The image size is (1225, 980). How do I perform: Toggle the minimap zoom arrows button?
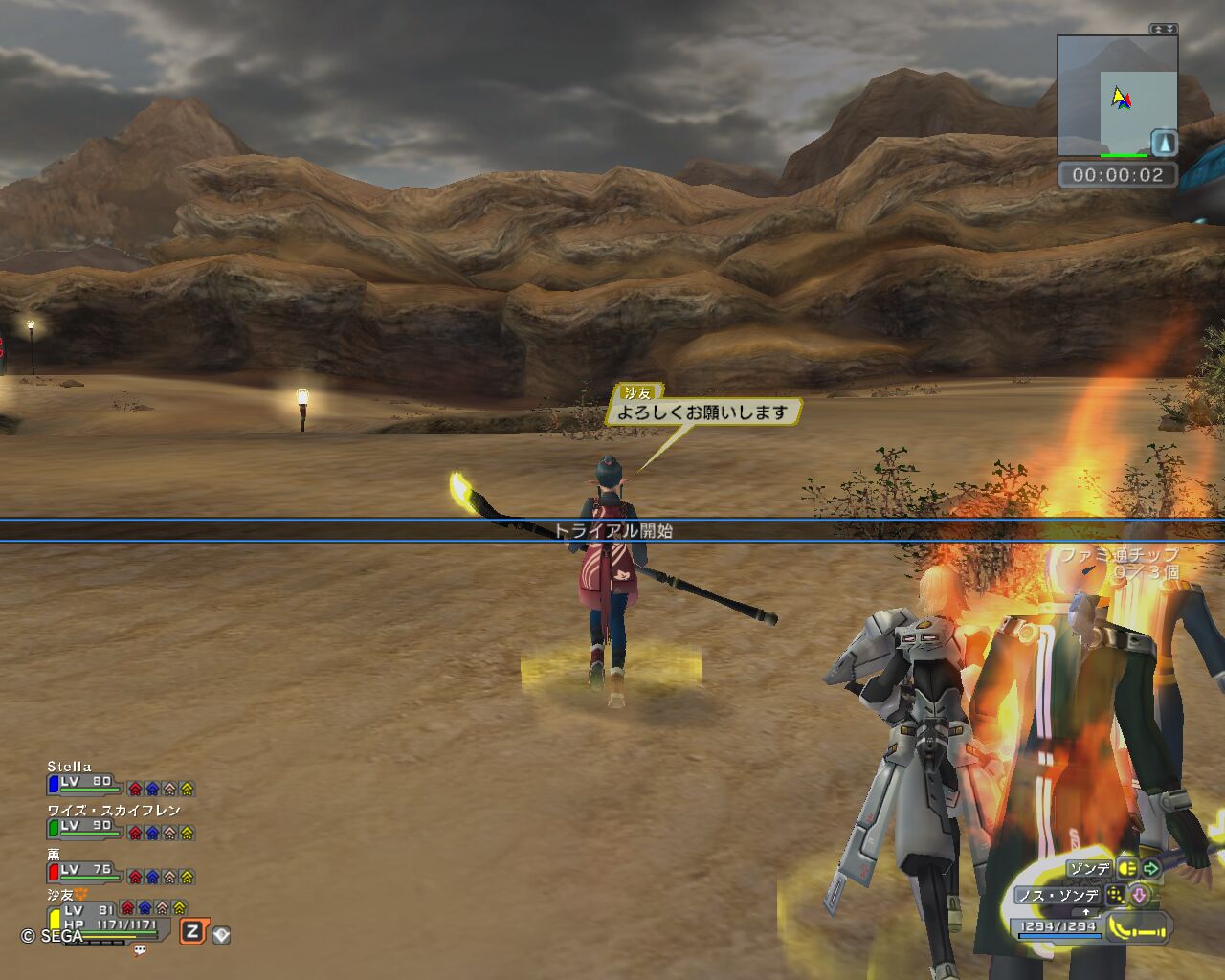(x=1164, y=29)
